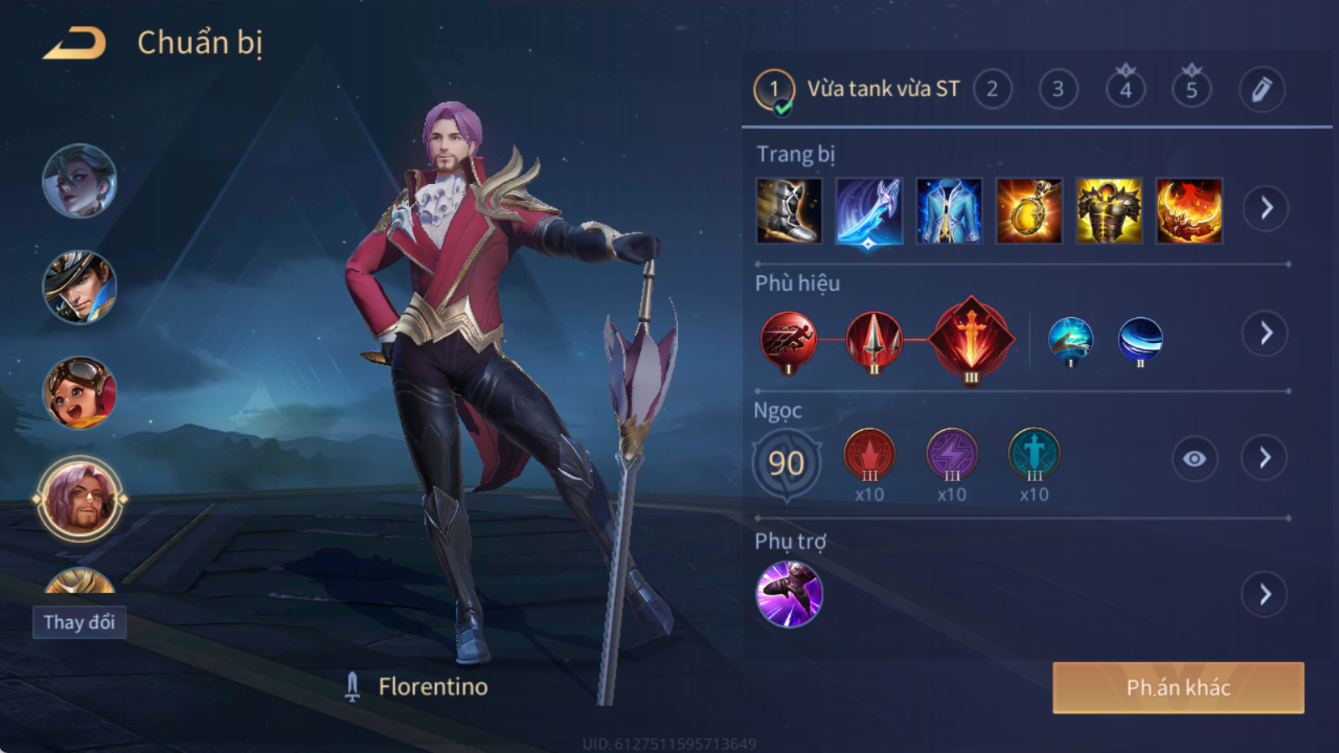Screen dimensions: 1339x753
Task: Select build preset number 2
Action: click(x=992, y=90)
